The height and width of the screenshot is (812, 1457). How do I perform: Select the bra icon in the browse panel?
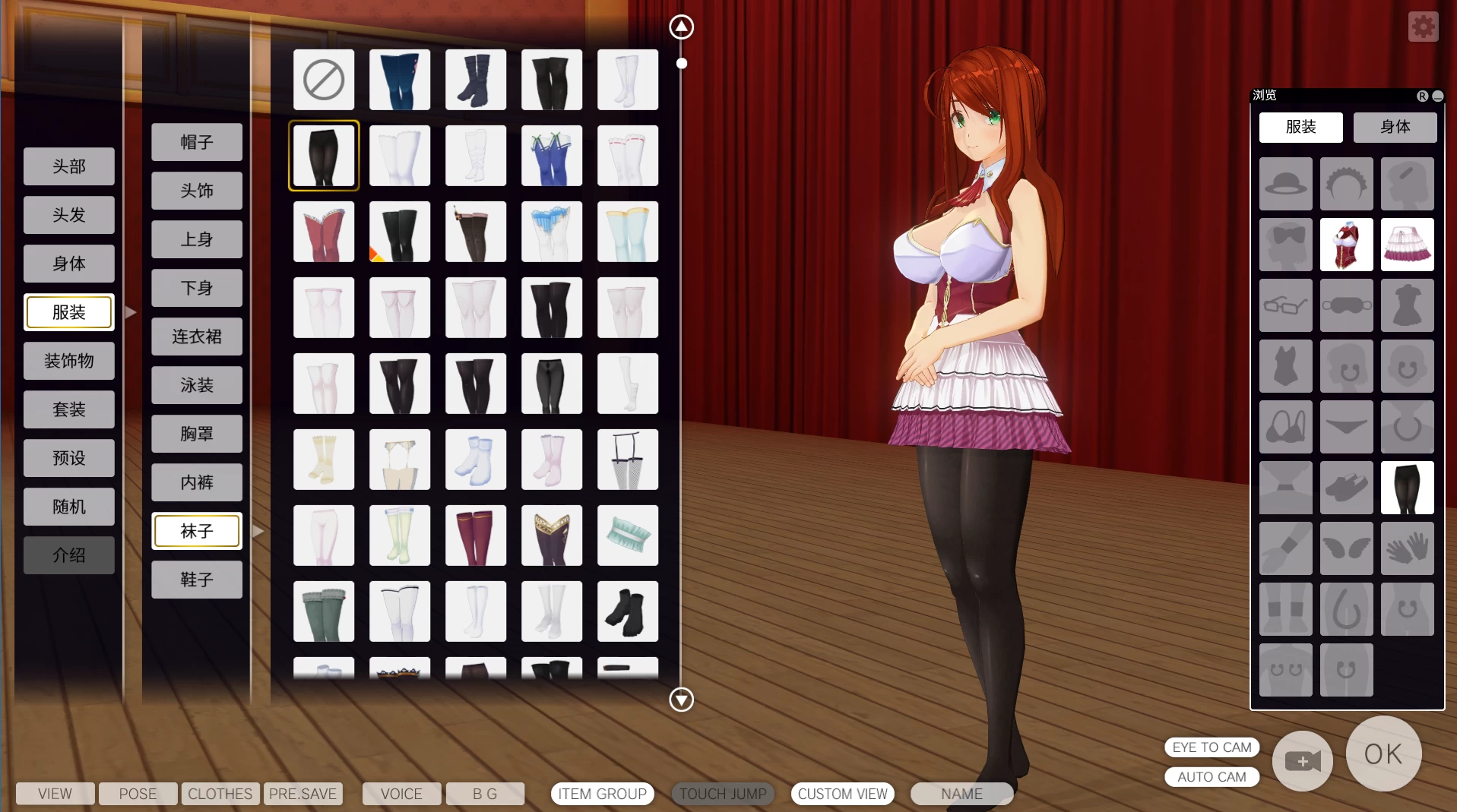coord(1285,427)
